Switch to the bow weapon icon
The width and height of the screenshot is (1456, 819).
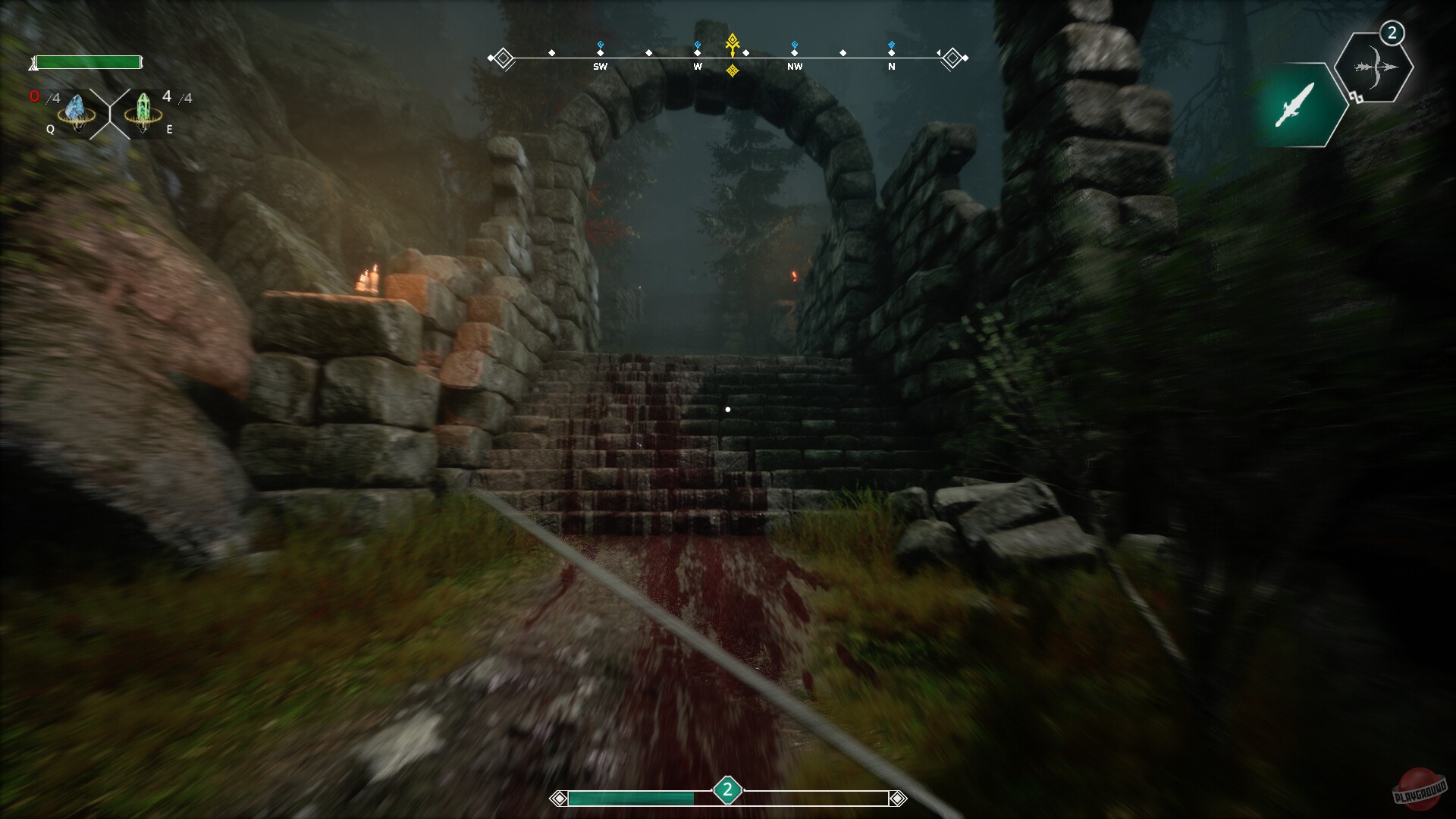1376,68
